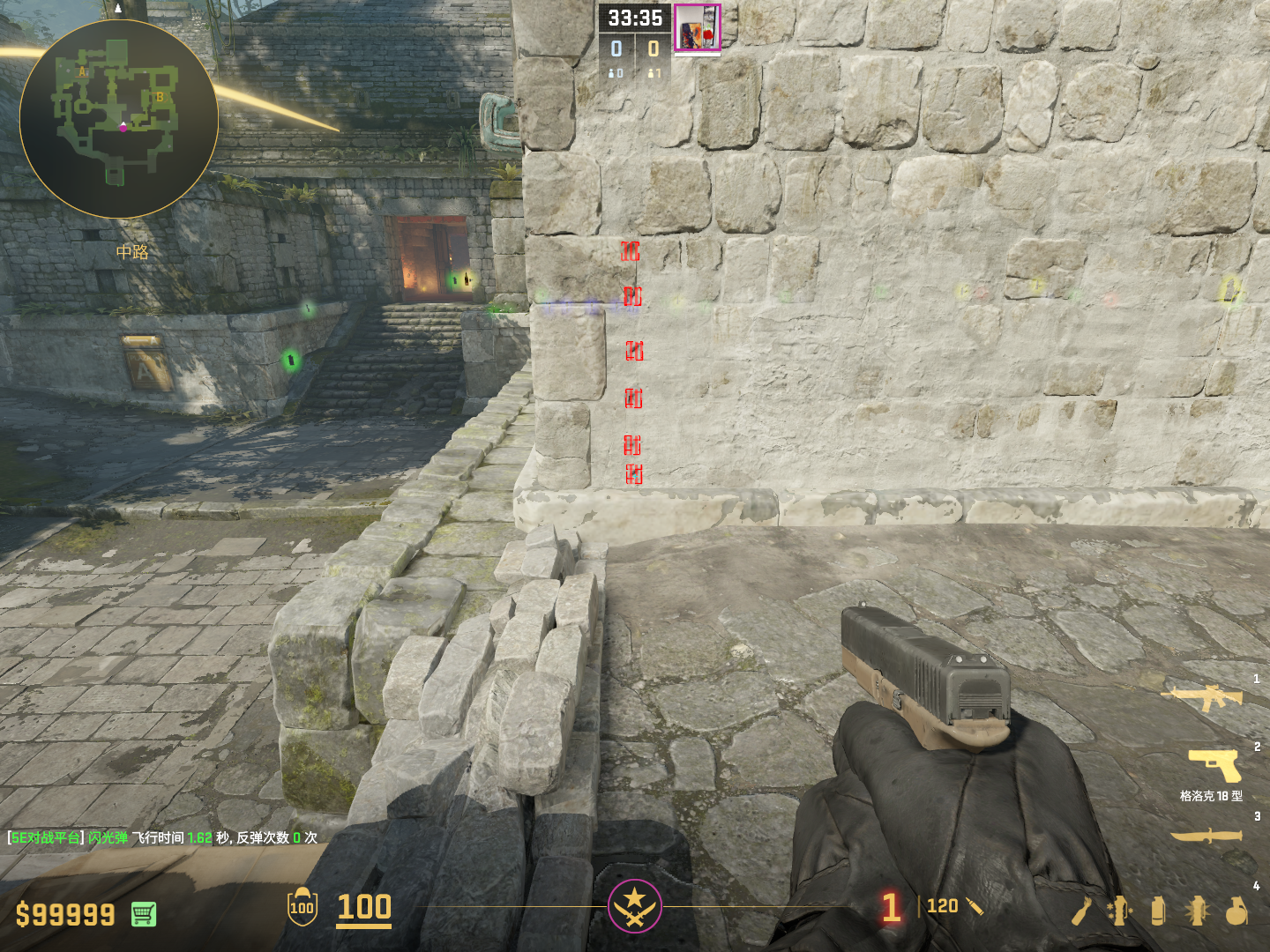The width and height of the screenshot is (1270, 952).
Task: Switch to the knife slot
Action: [x=1206, y=835]
